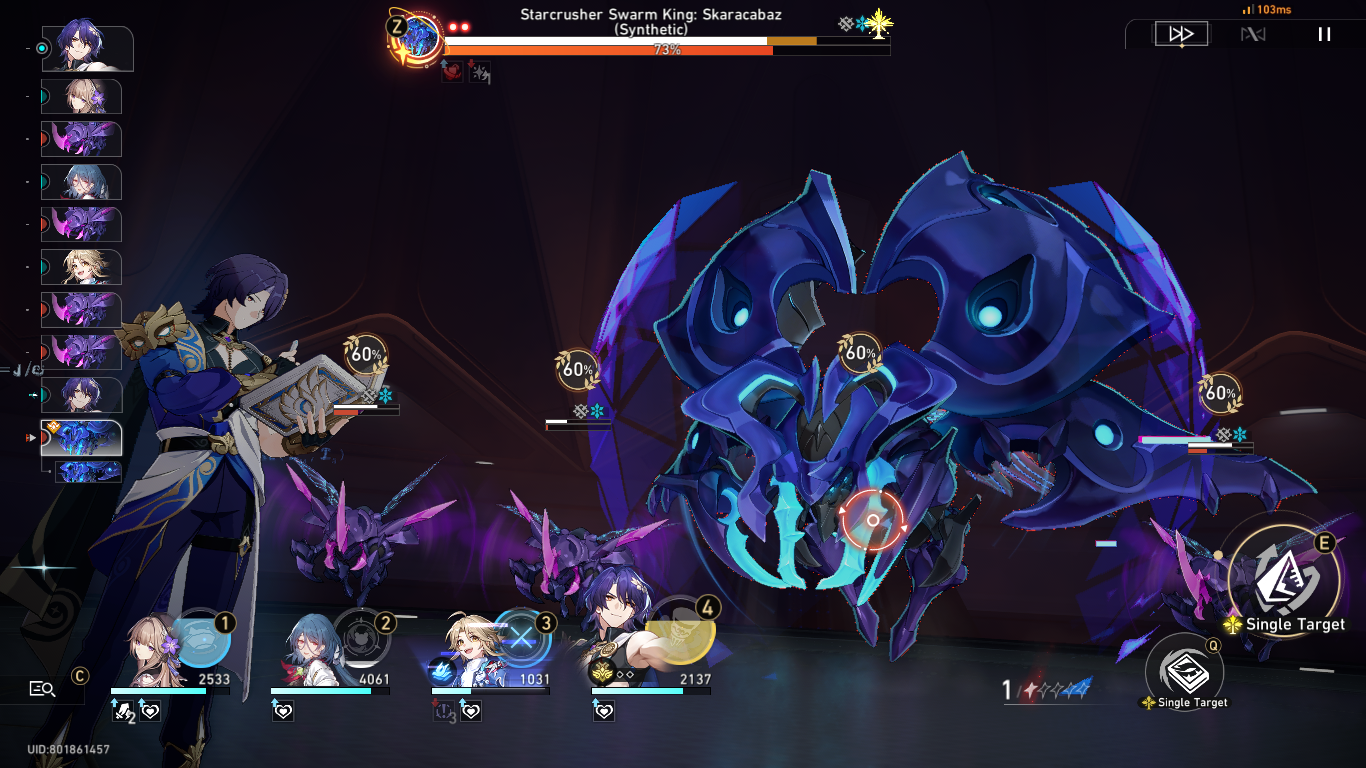The width and height of the screenshot is (1366, 768).
Task: Select the boss thumbnail in the turn order sidebar
Action: click(81, 439)
